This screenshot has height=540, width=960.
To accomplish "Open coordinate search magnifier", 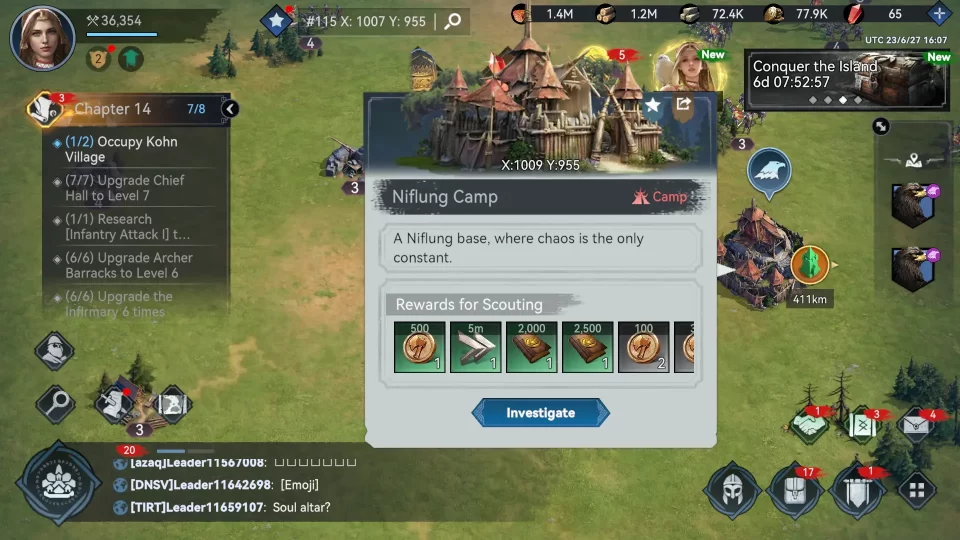I will (x=453, y=21).
